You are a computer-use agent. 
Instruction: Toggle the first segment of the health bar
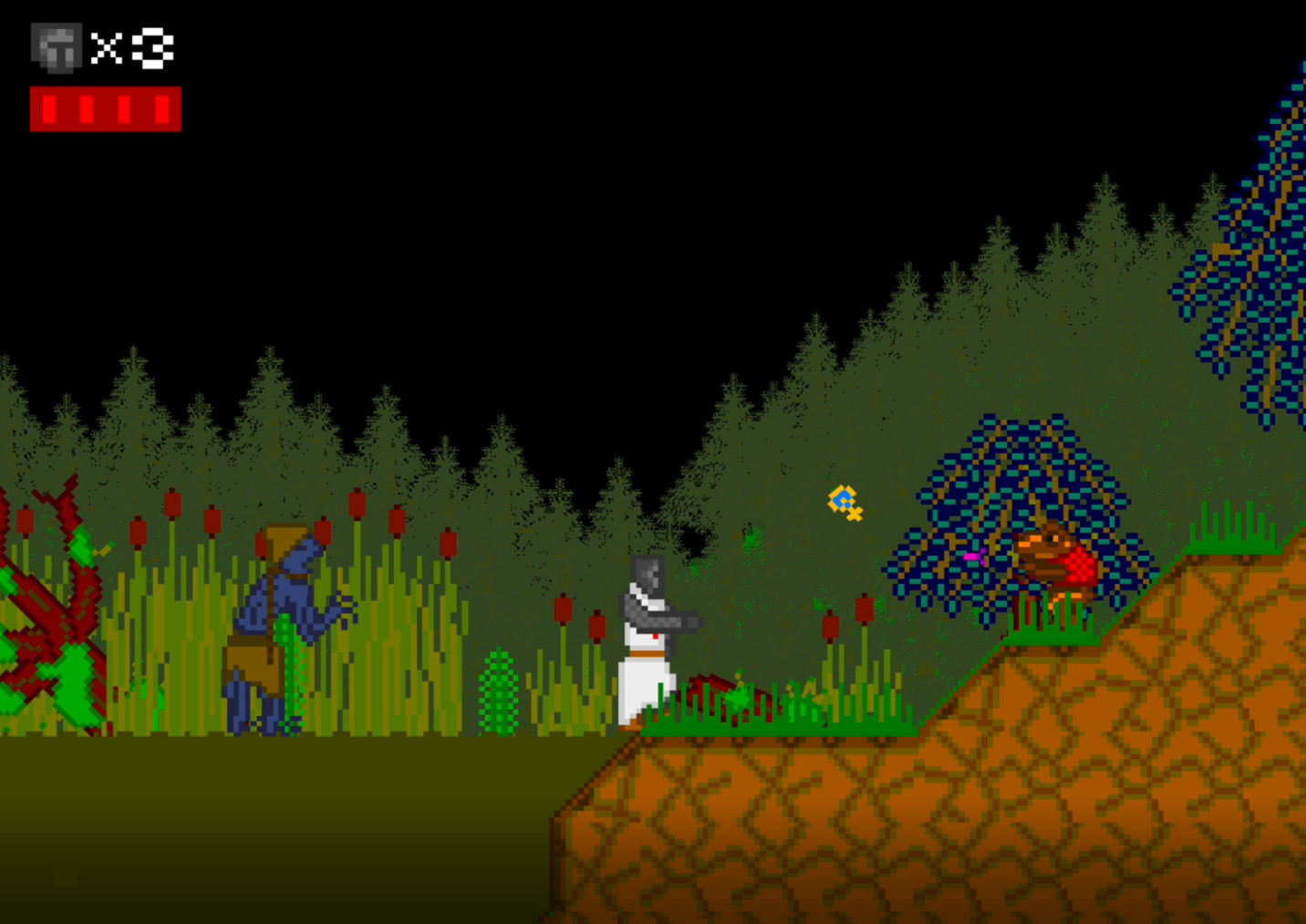click(50, 109)
